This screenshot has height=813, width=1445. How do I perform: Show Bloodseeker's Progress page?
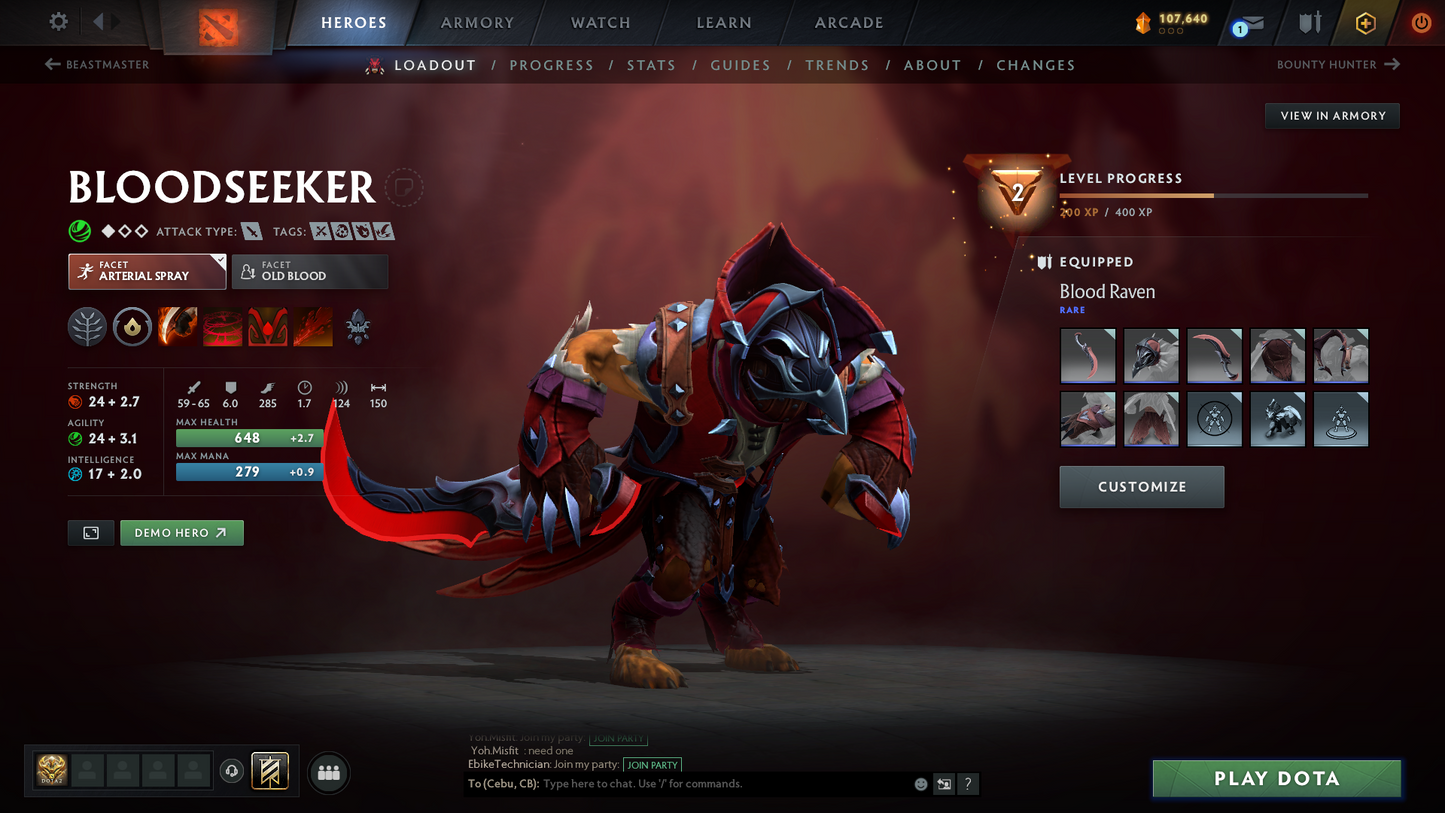[x=551, y=65]
